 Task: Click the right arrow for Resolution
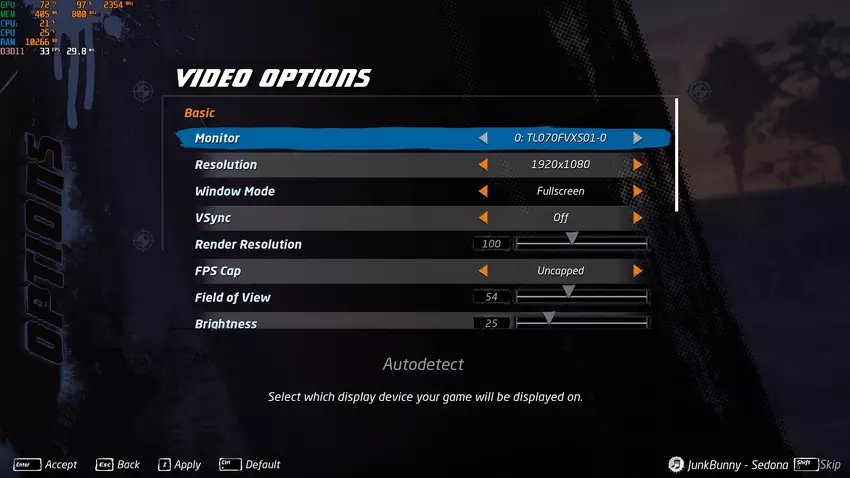pyautogui.click(x=638, y=165)
